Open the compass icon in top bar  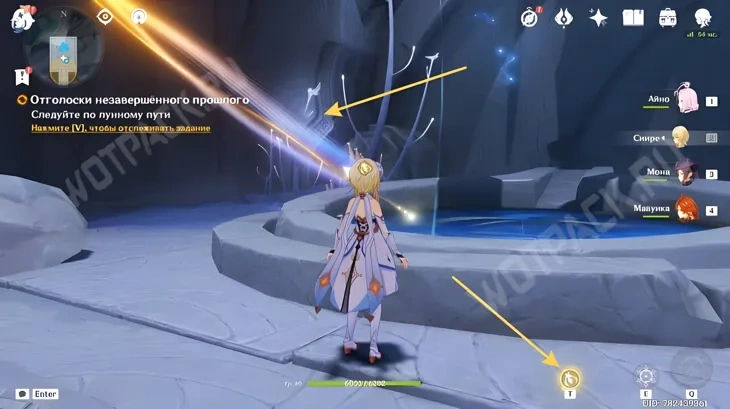pyautogui.click(x=530, y=17)
